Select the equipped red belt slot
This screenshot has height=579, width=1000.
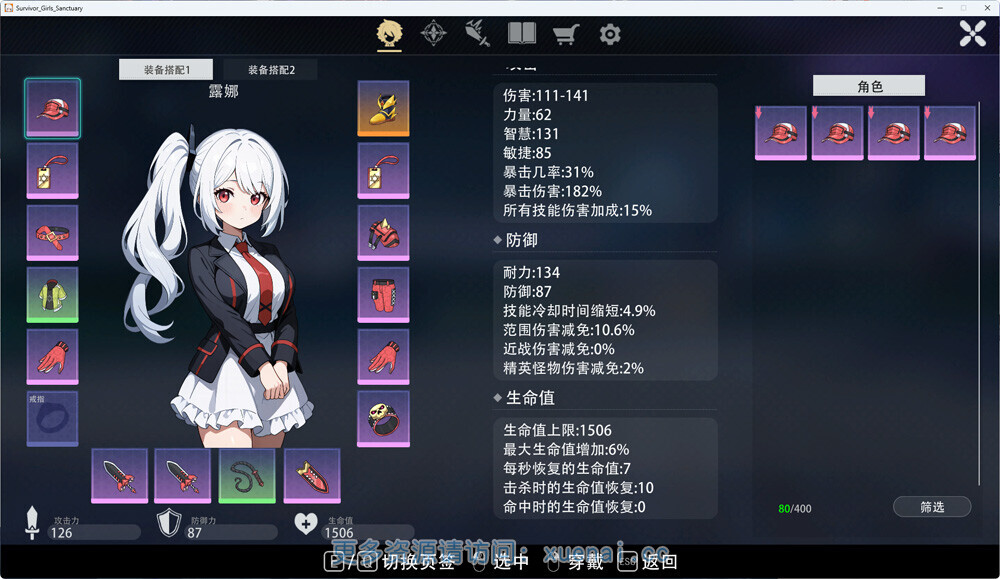point(52,233)
